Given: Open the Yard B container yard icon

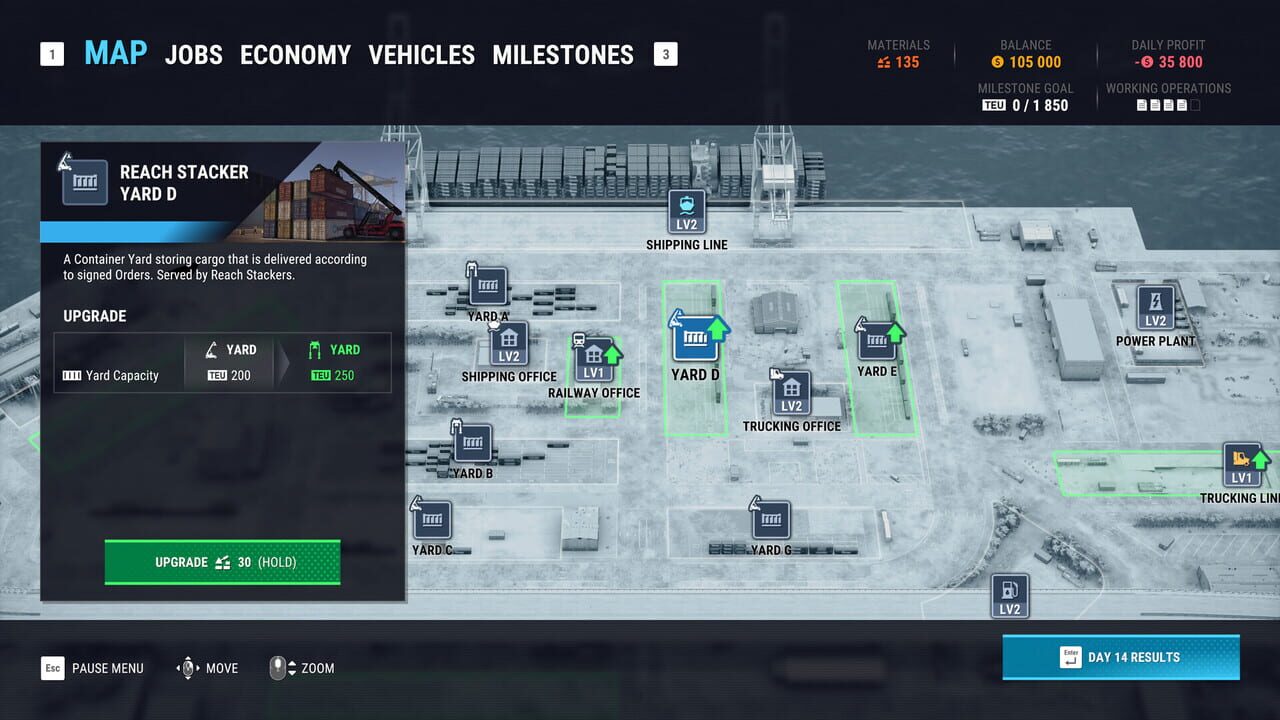Looking at the screenshot, I should pos(471,444).
